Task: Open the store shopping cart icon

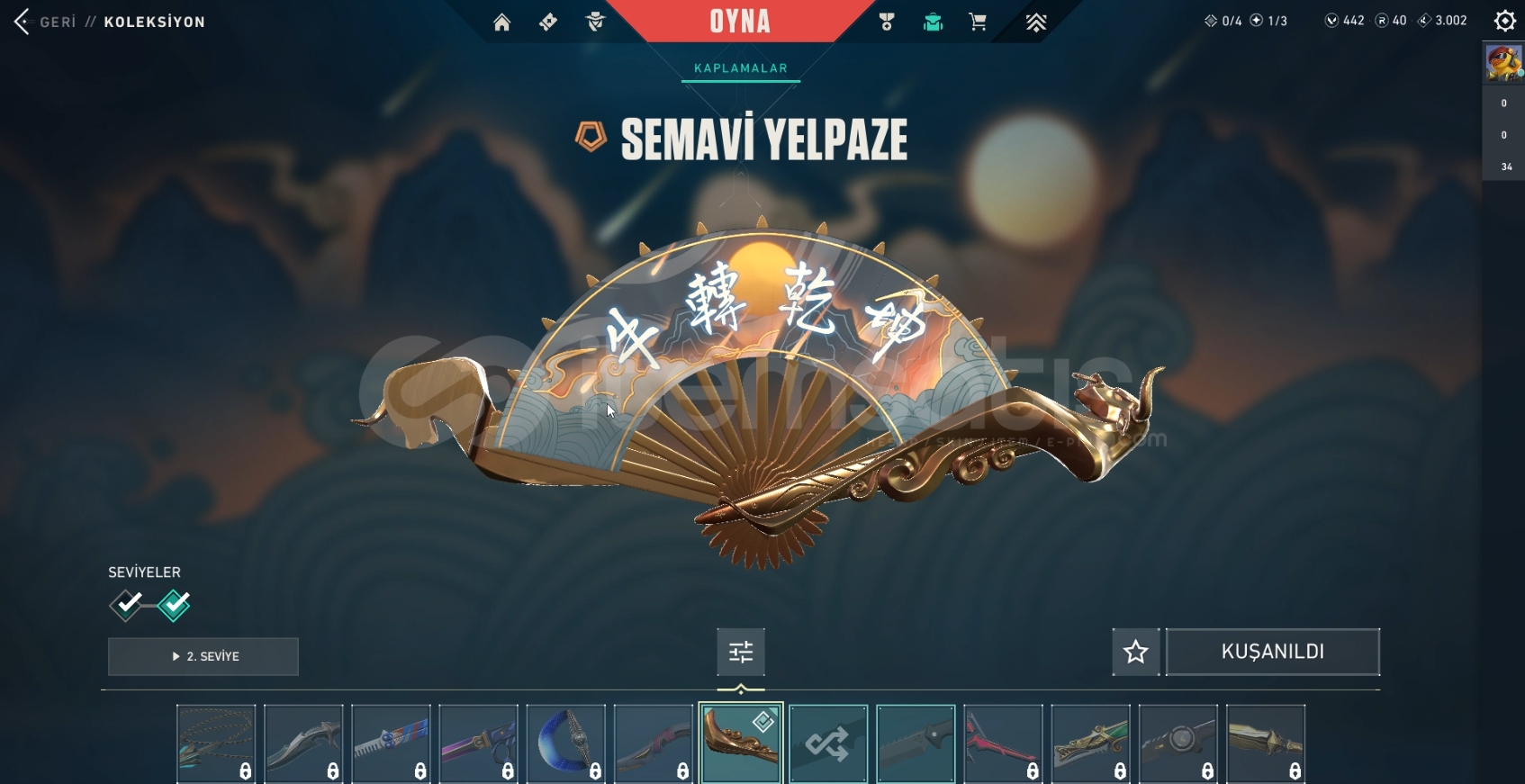Action: (978, 23)
